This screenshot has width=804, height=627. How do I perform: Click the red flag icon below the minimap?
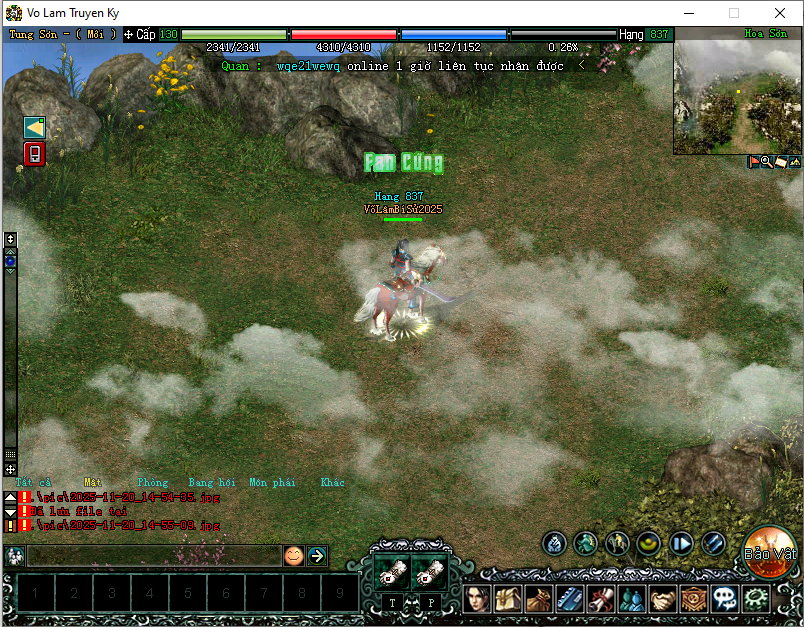(x=754, y=162)
